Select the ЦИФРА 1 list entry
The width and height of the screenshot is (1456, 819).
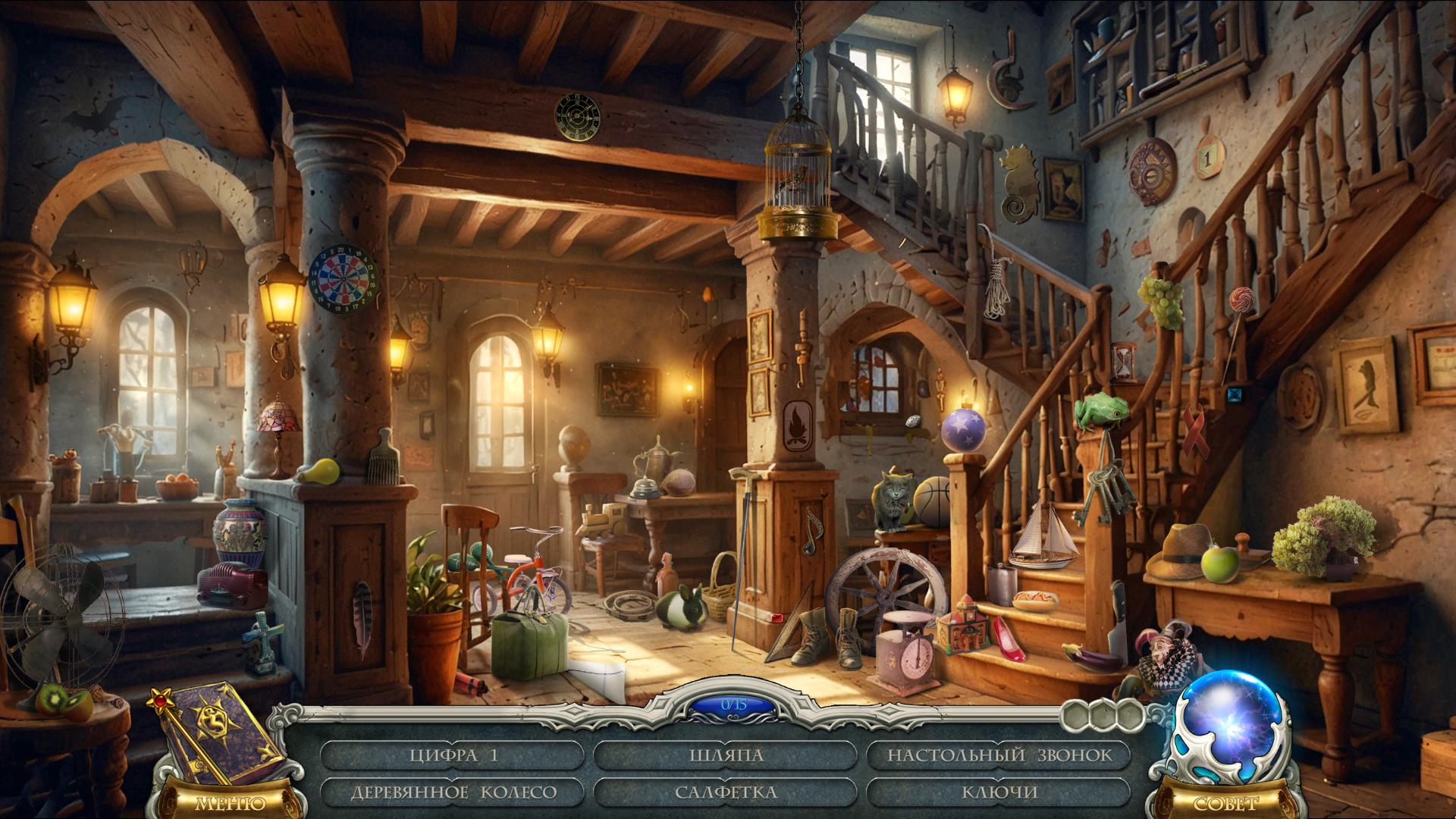point(453,755)
